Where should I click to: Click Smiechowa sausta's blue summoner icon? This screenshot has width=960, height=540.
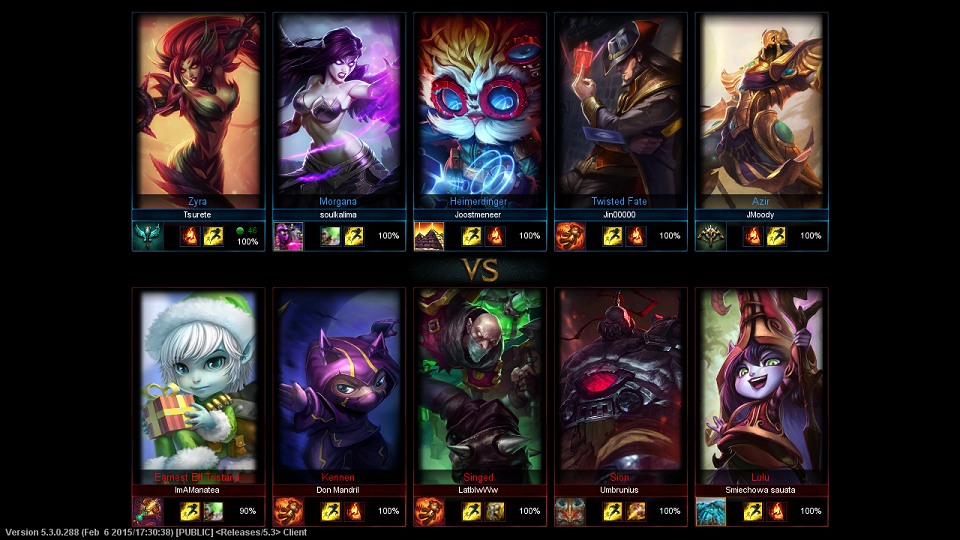[711, 511]
